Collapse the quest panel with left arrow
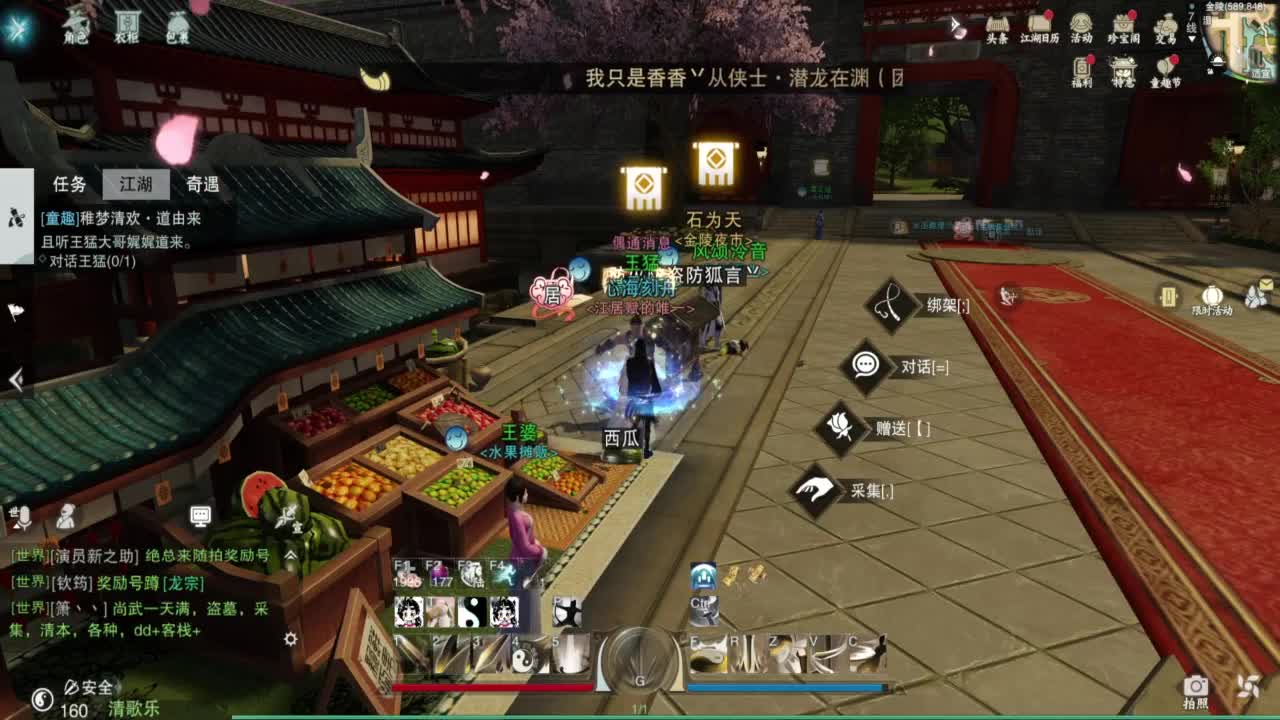 point(14,380)
